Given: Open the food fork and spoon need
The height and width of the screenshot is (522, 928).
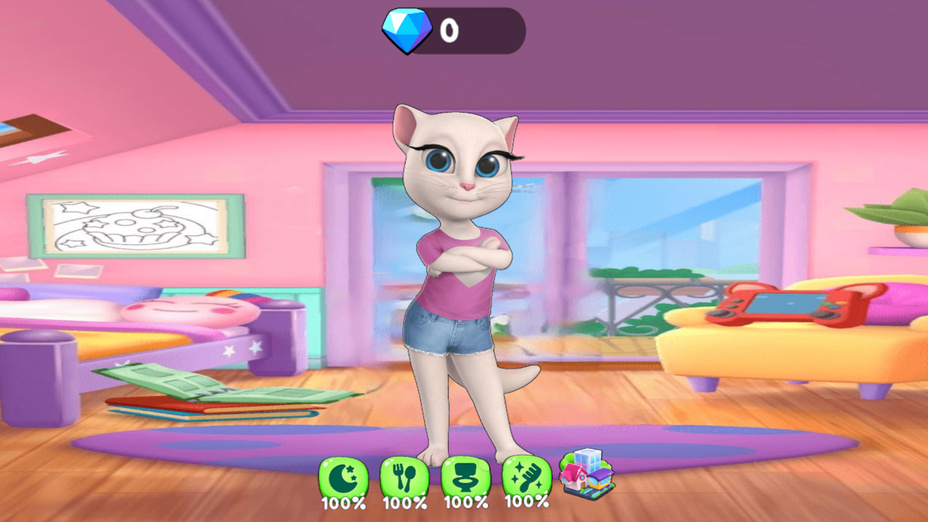Looking at the screenshot, I should 404,479.
